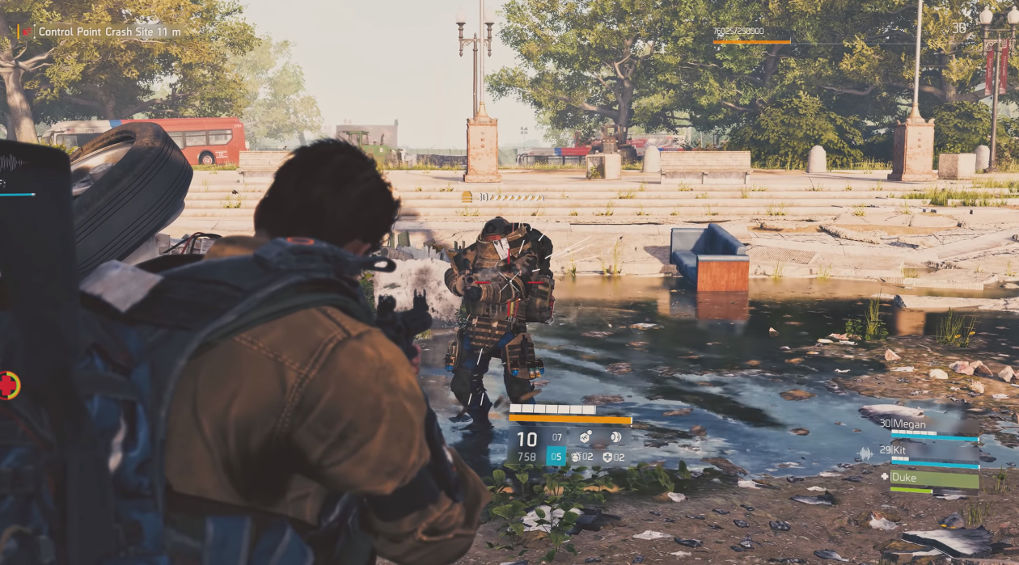Click the red medical cross icon
1019x565 pixels.
9,385
